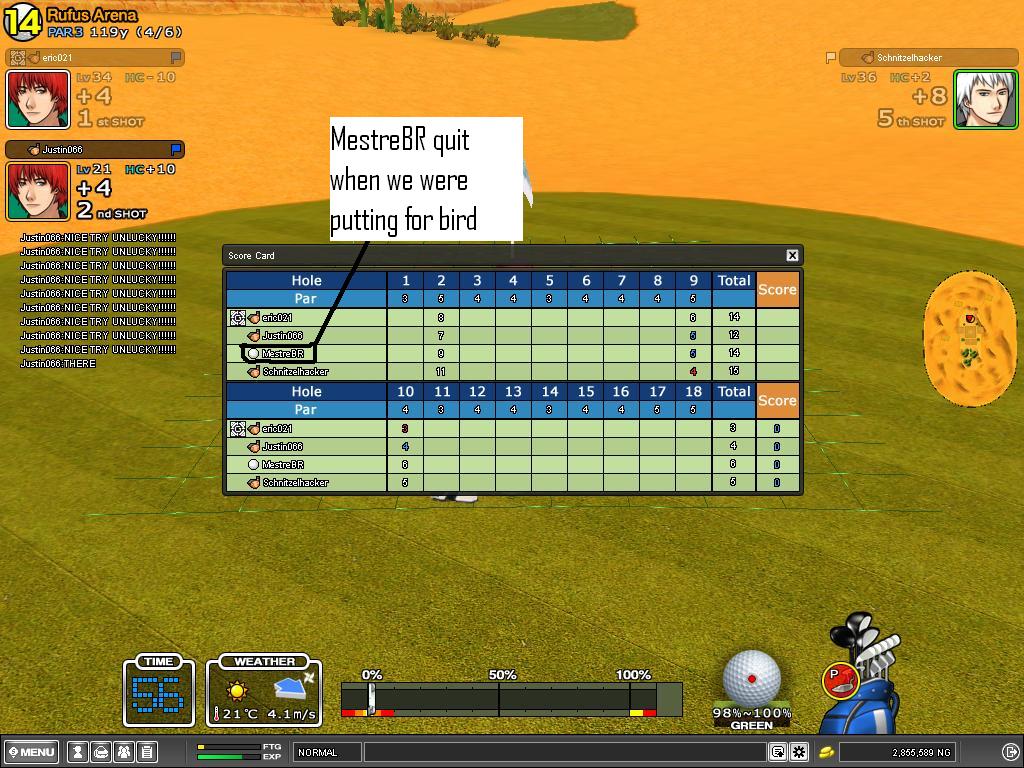Open the MENU button
This screenshot has width=1024, height=768.
pyautogui.click(x=32, y=752)
